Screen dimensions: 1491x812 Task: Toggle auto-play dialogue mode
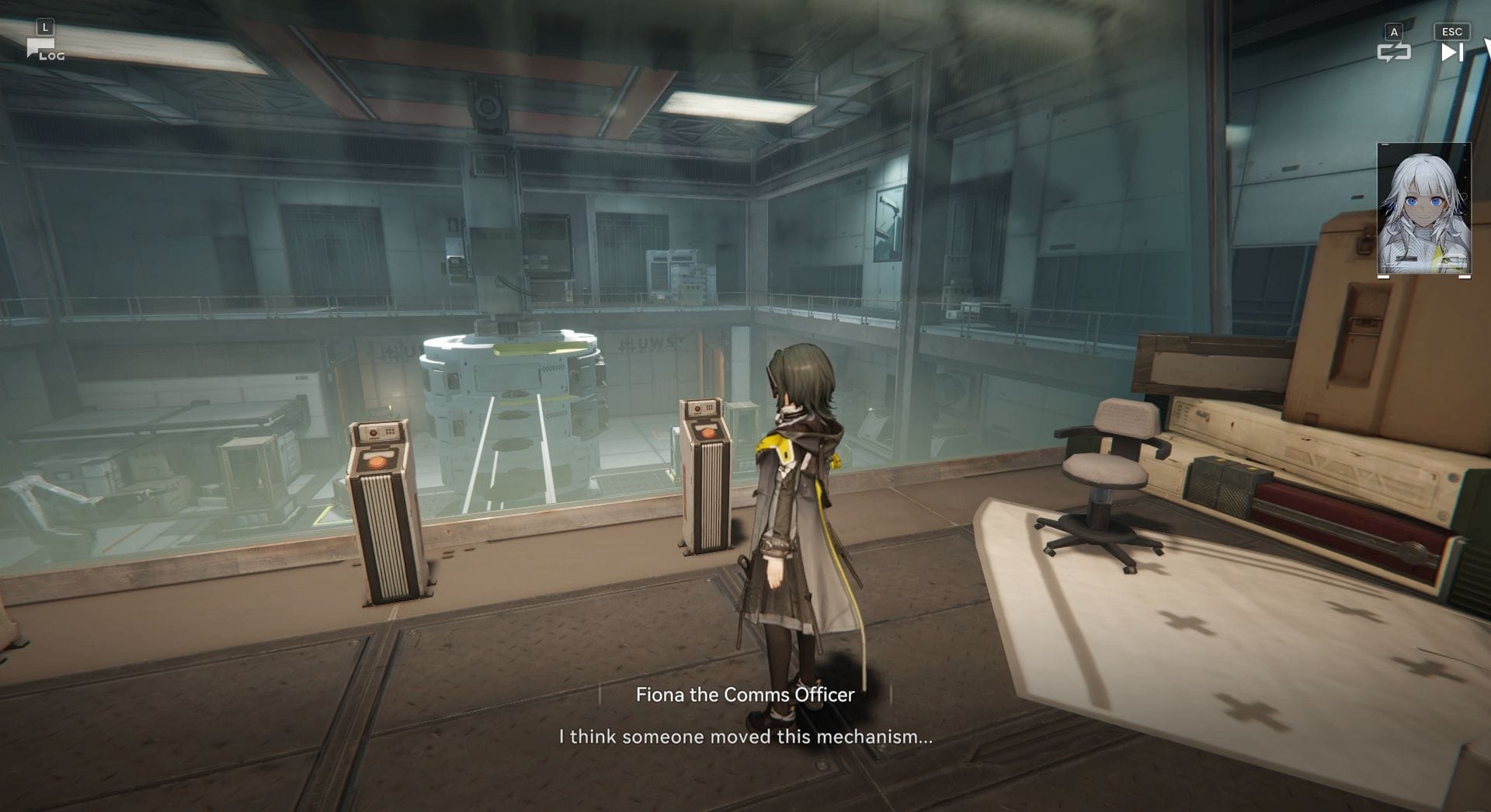(x=1393, y=52)
